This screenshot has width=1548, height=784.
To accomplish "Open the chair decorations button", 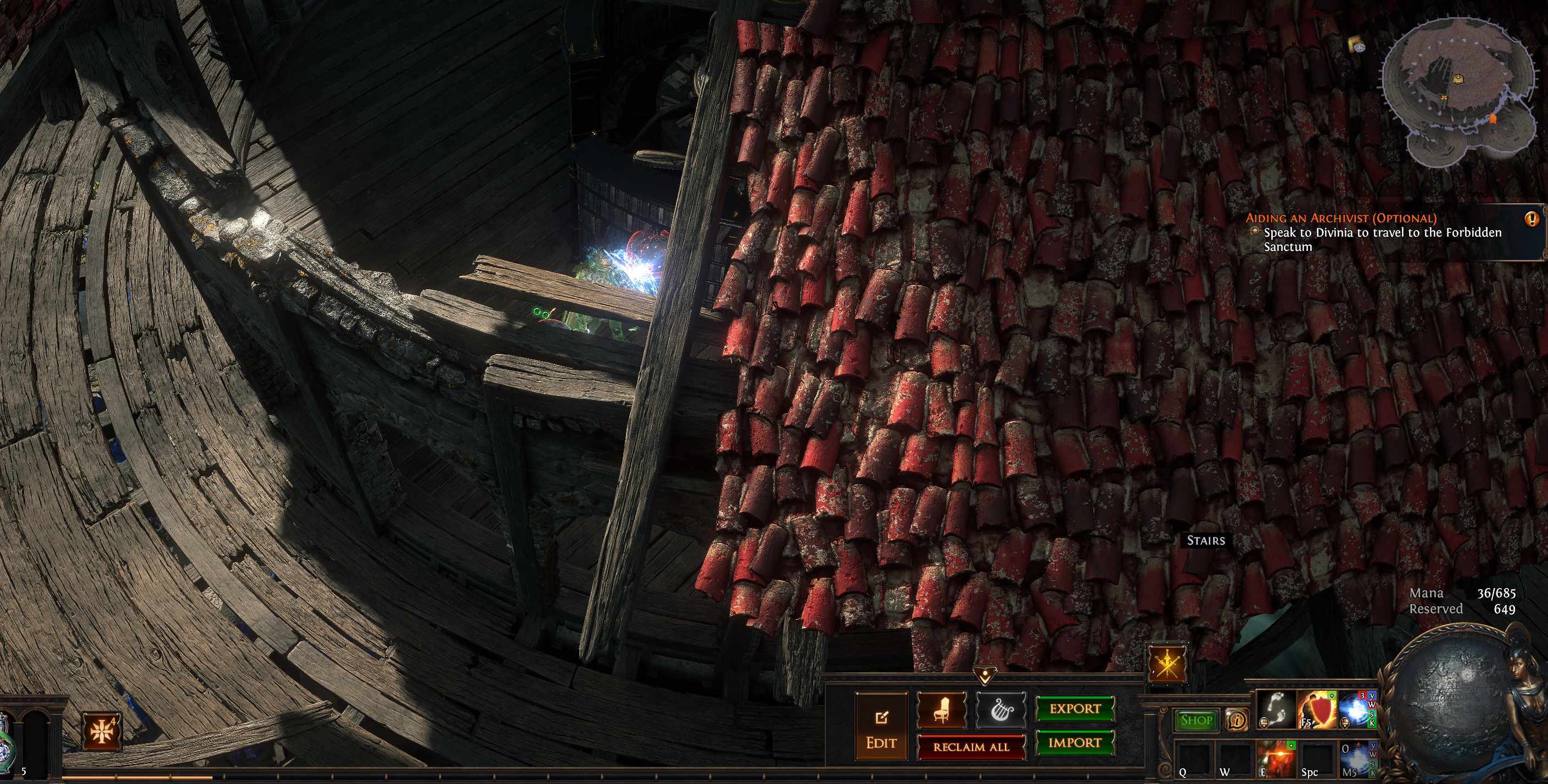I will click(x=942, y=709).
